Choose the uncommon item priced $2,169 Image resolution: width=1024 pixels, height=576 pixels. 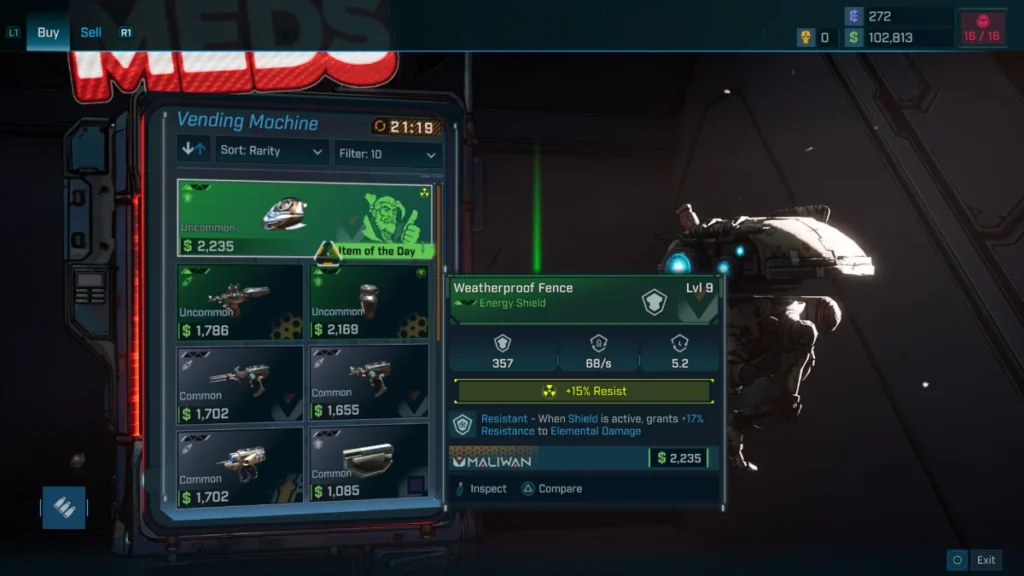[x=369, y=302]
